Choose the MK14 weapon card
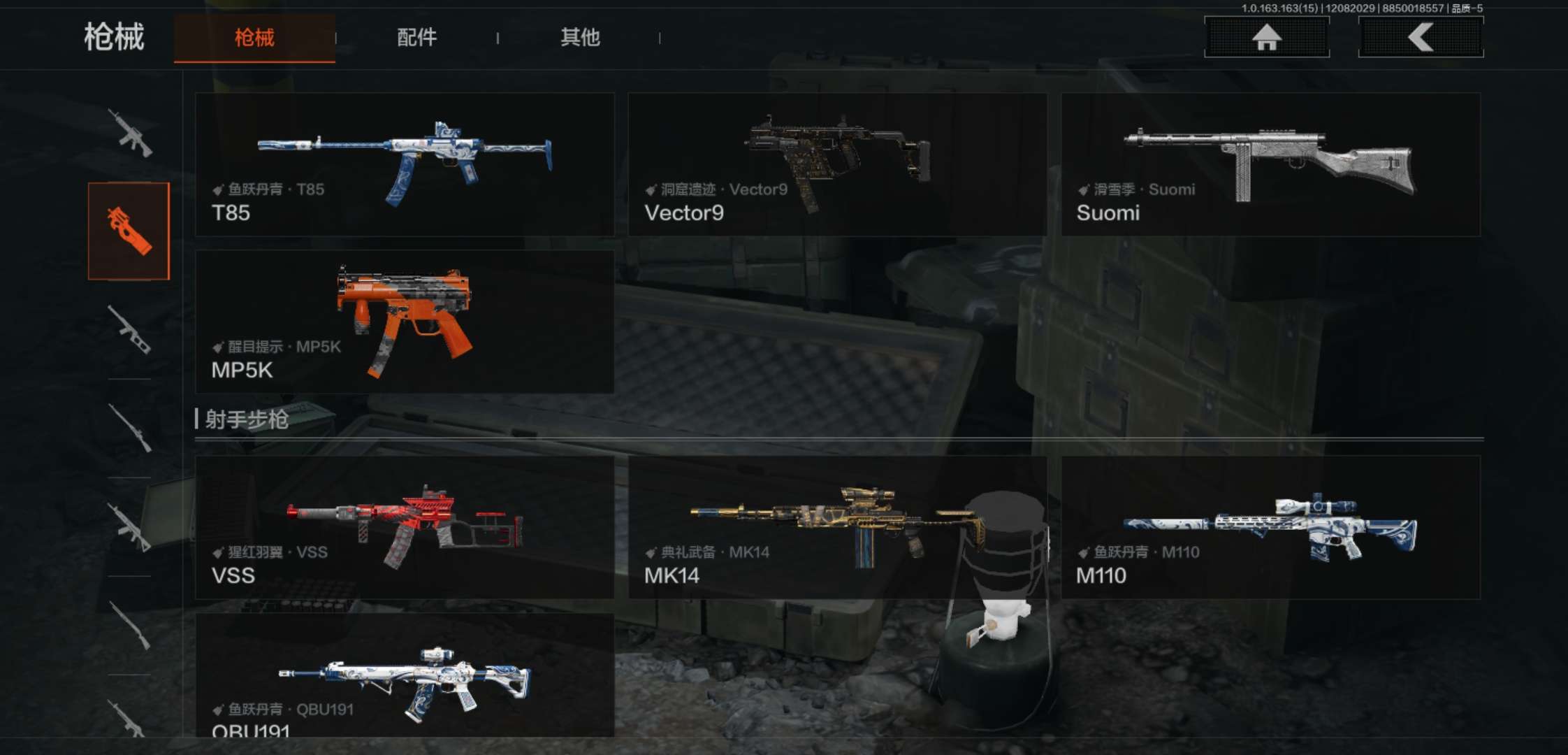 (837, 527)
